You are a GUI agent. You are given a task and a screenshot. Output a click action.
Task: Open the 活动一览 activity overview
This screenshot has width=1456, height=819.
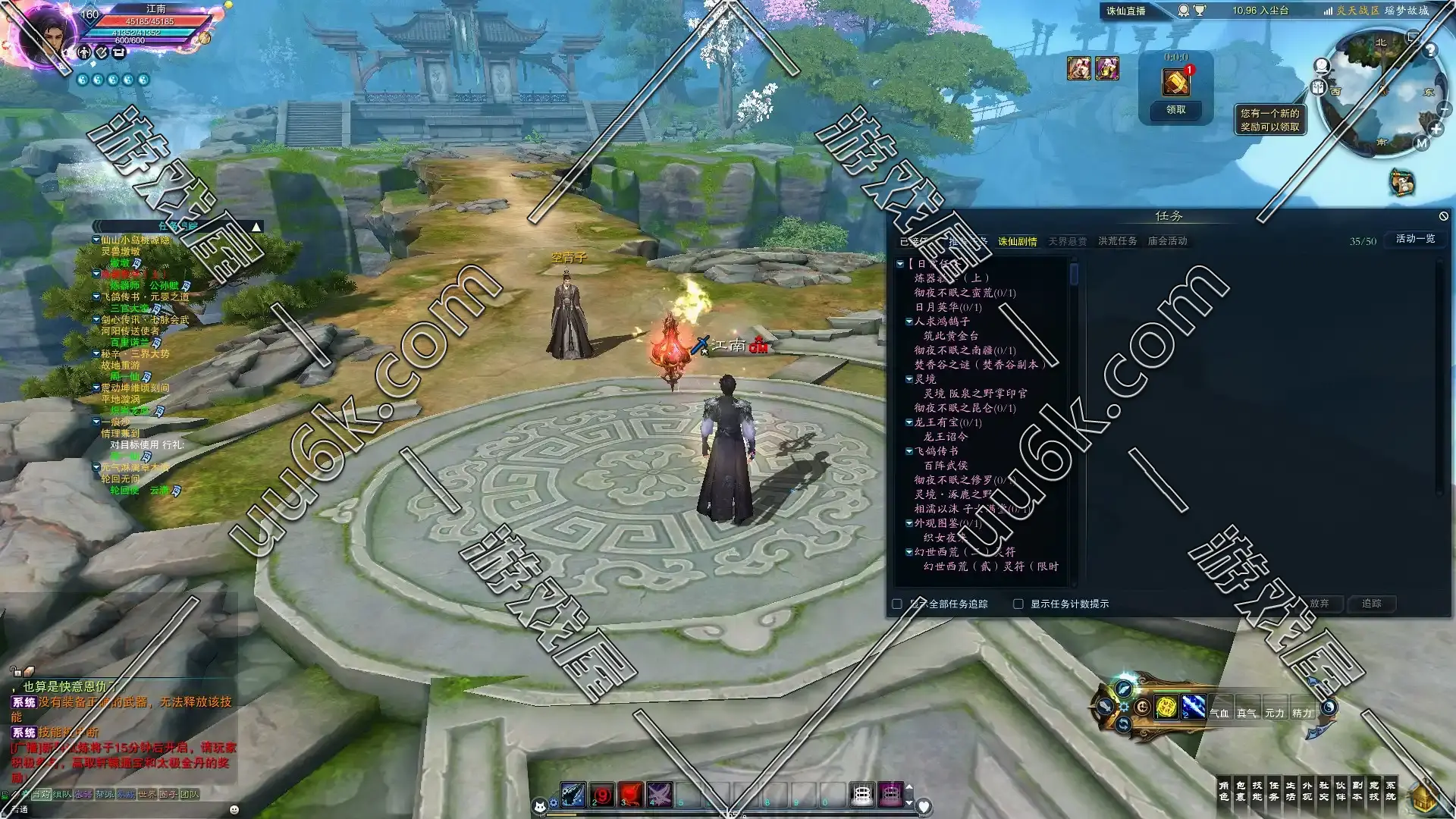click(1415, 239)
